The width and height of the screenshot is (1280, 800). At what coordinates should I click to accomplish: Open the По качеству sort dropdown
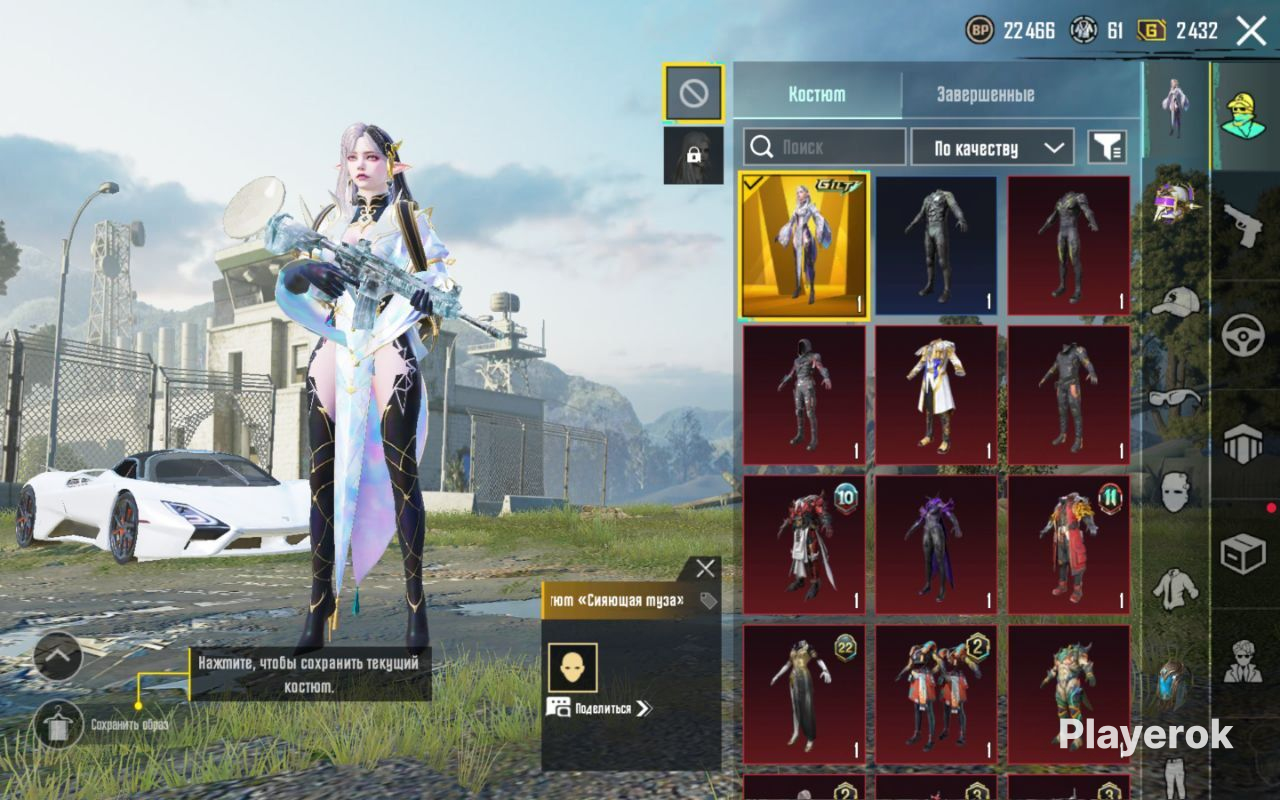point(992,148)
